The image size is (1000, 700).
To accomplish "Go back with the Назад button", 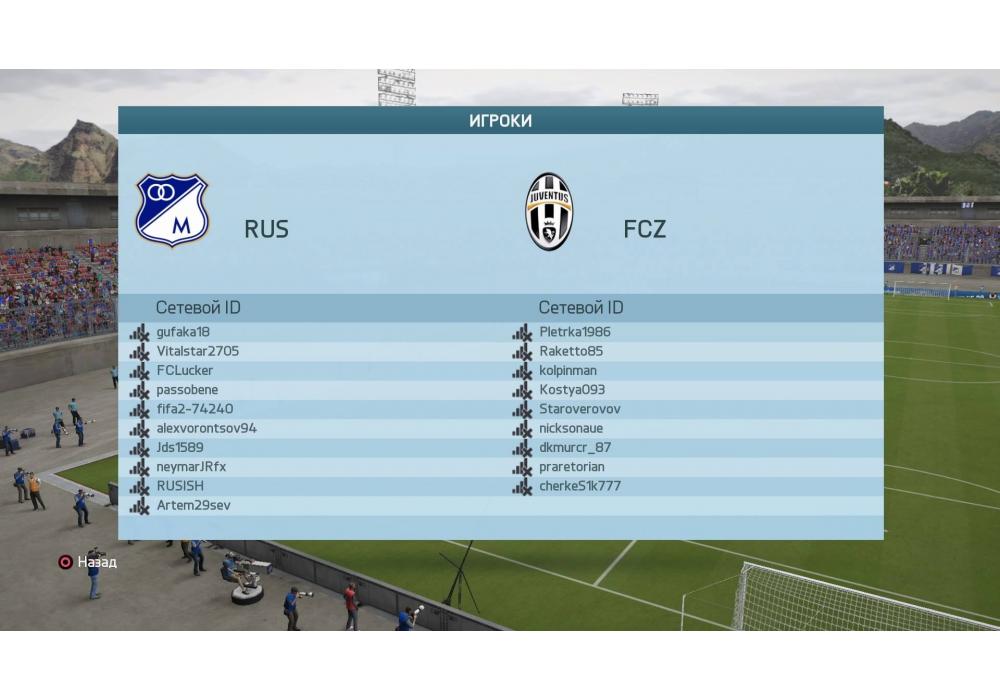I will click(88, 562).
